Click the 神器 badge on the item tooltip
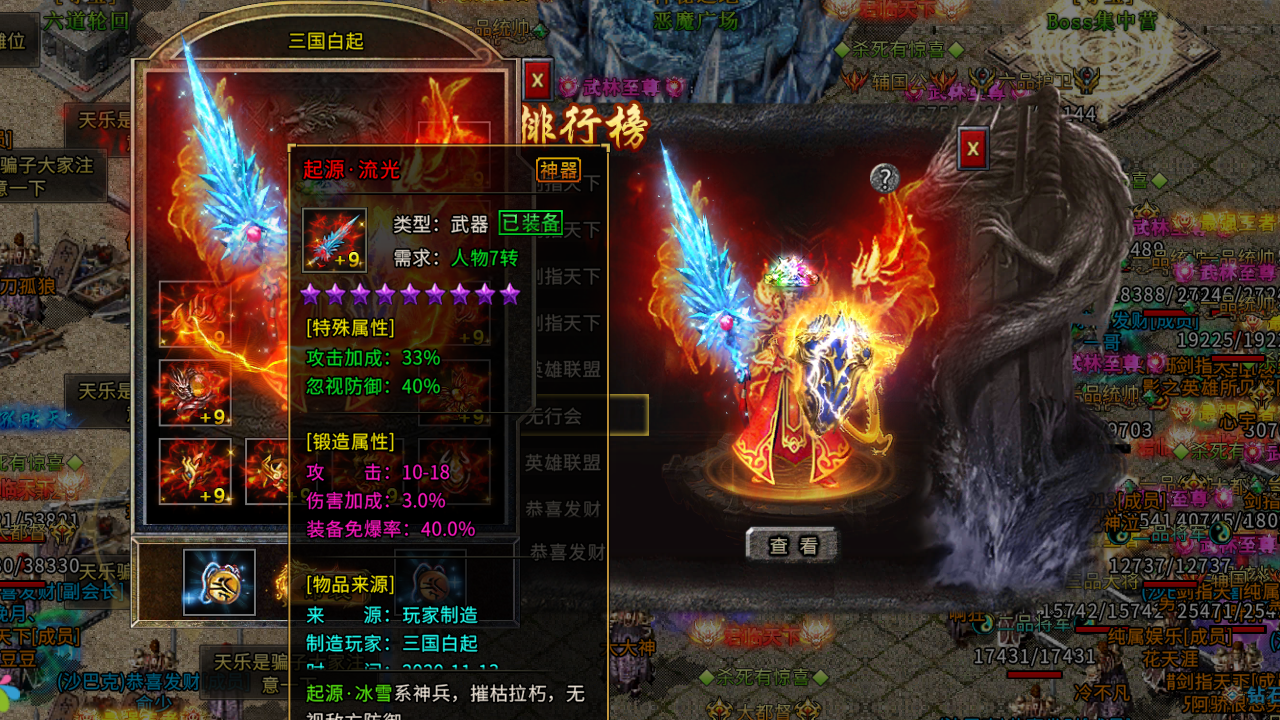The image size is (1280, 720). click(x=559, y=169)
